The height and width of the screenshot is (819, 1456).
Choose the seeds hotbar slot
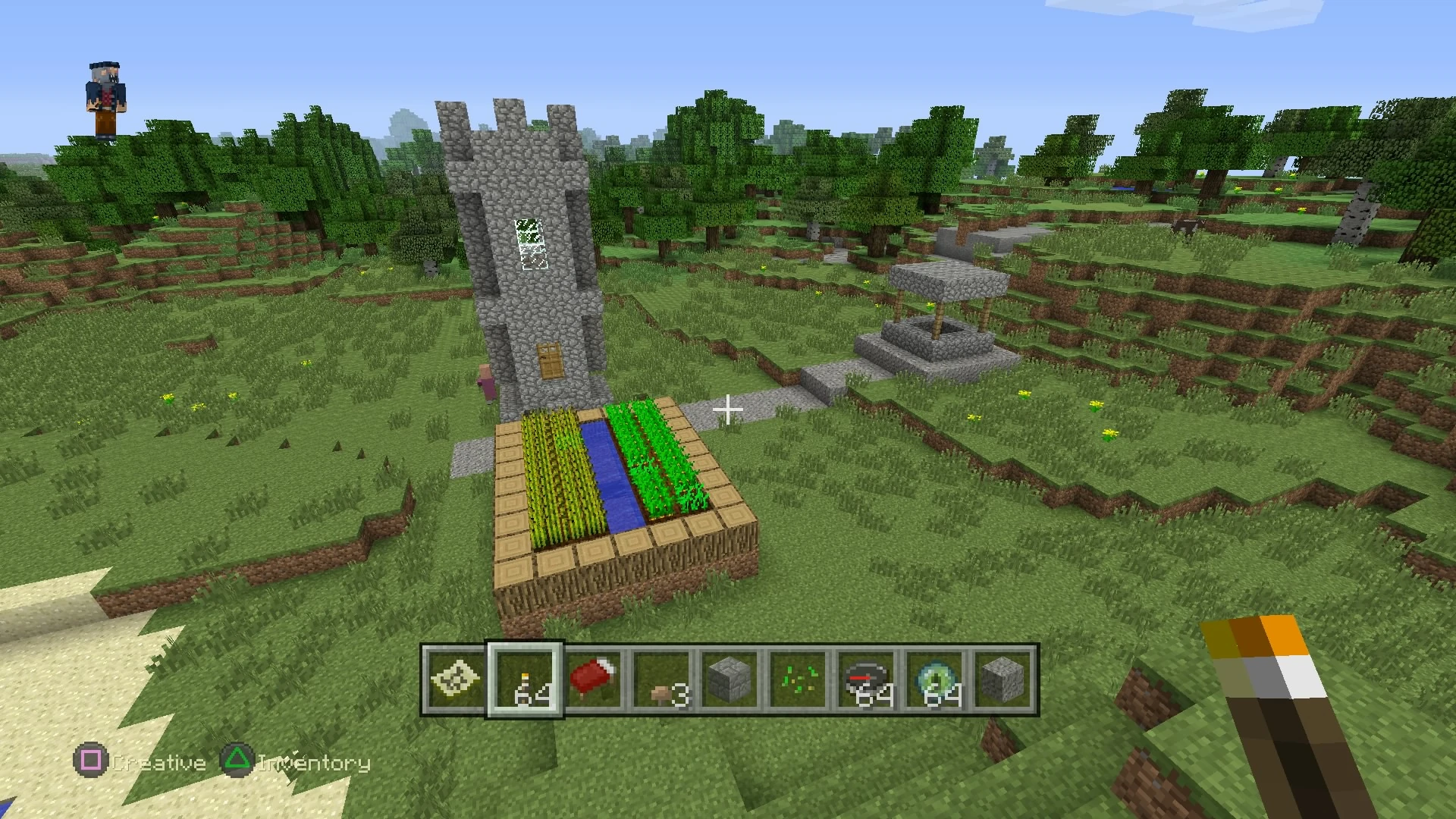click(x=799, y=680)
